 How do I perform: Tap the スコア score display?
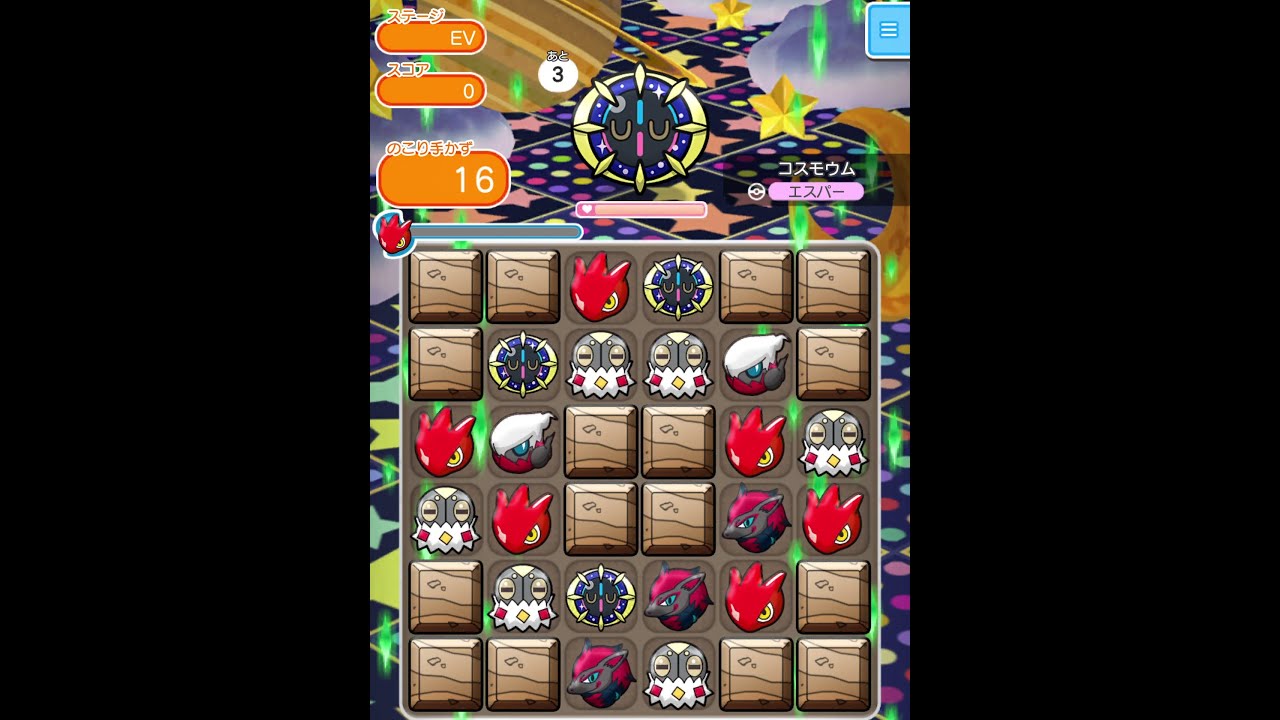point(431,90)
